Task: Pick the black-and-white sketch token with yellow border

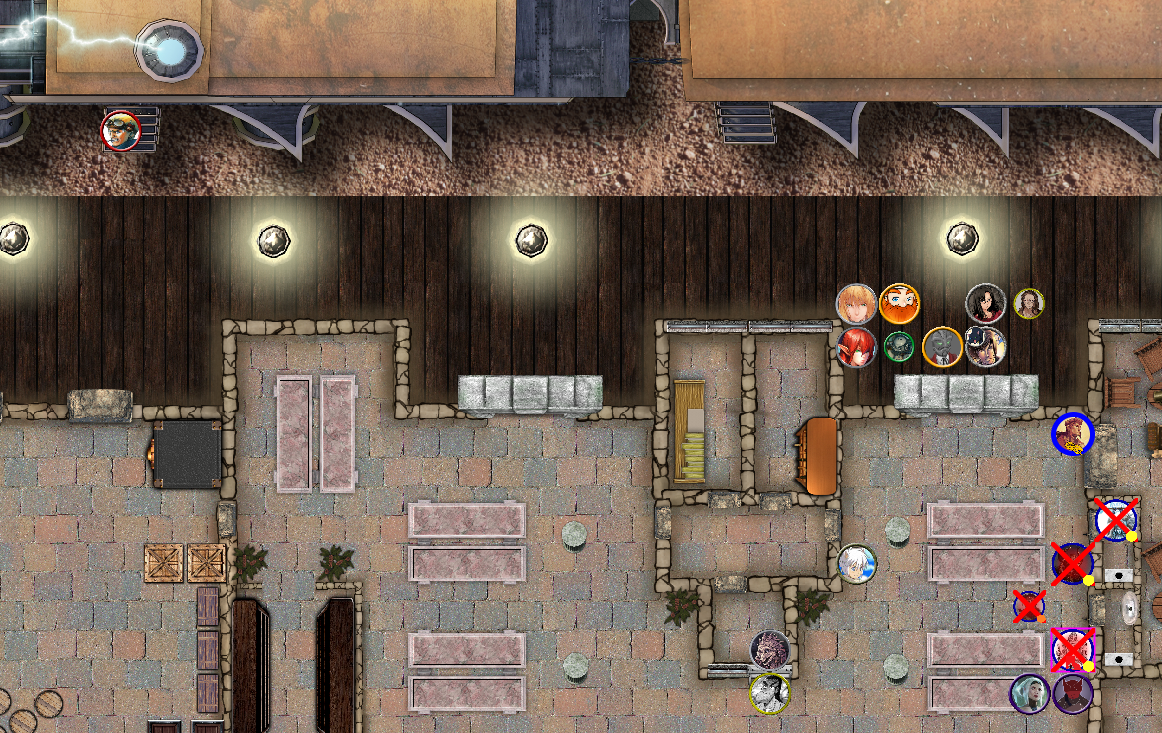Action: (770, 693)
